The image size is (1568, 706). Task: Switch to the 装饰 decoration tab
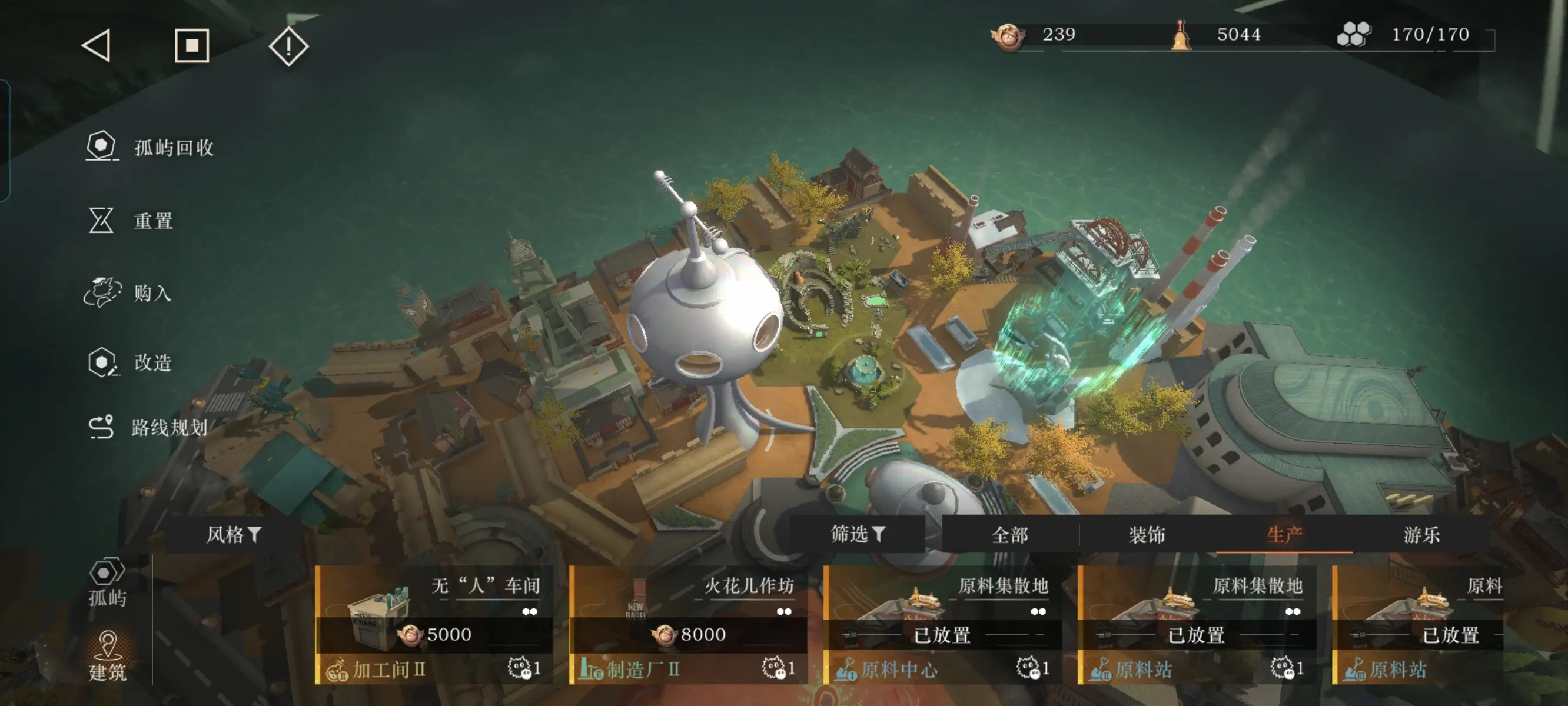[x=1147, y=535]
